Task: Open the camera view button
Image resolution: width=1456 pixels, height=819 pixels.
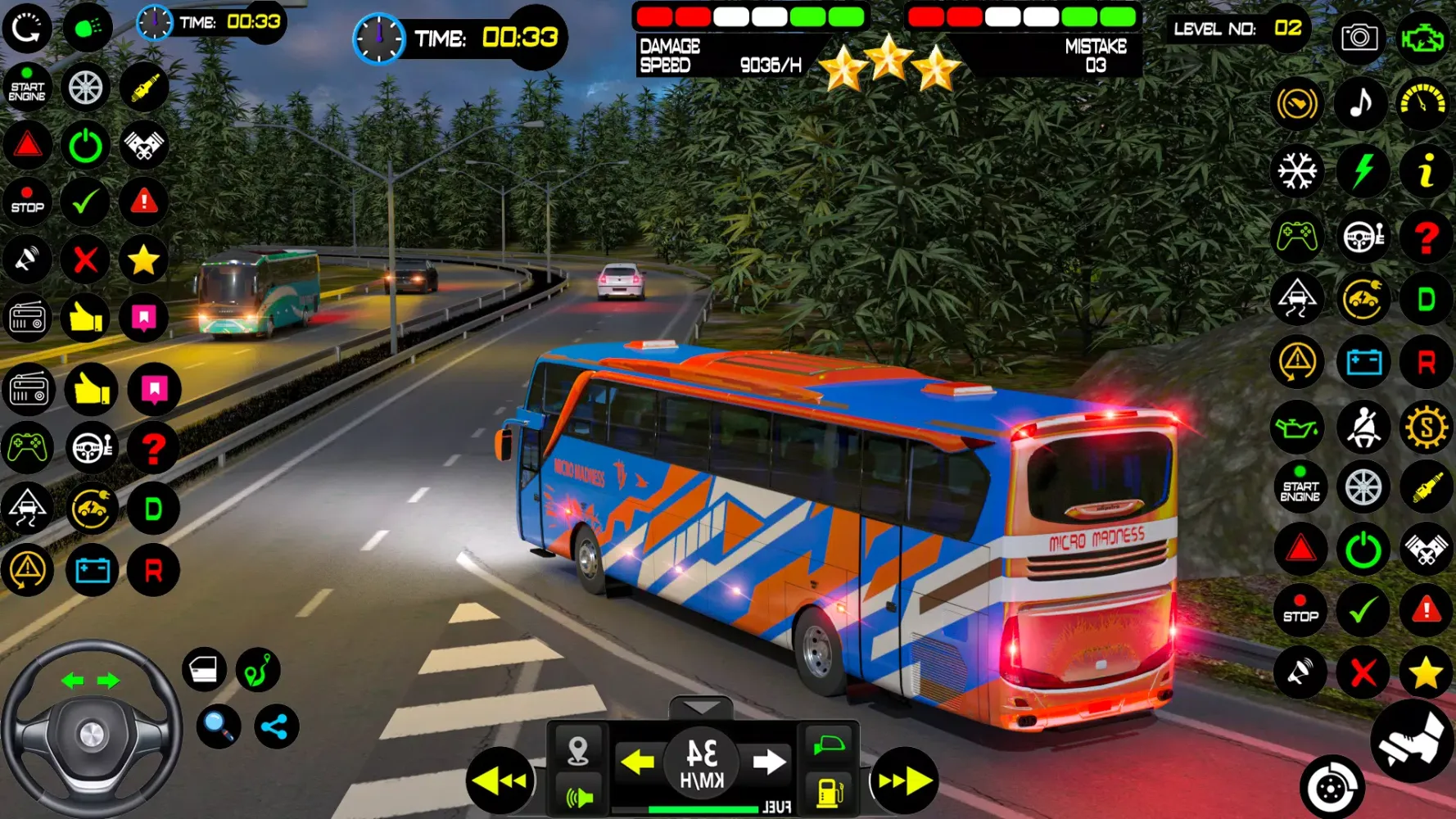Action: point(1359,38)
